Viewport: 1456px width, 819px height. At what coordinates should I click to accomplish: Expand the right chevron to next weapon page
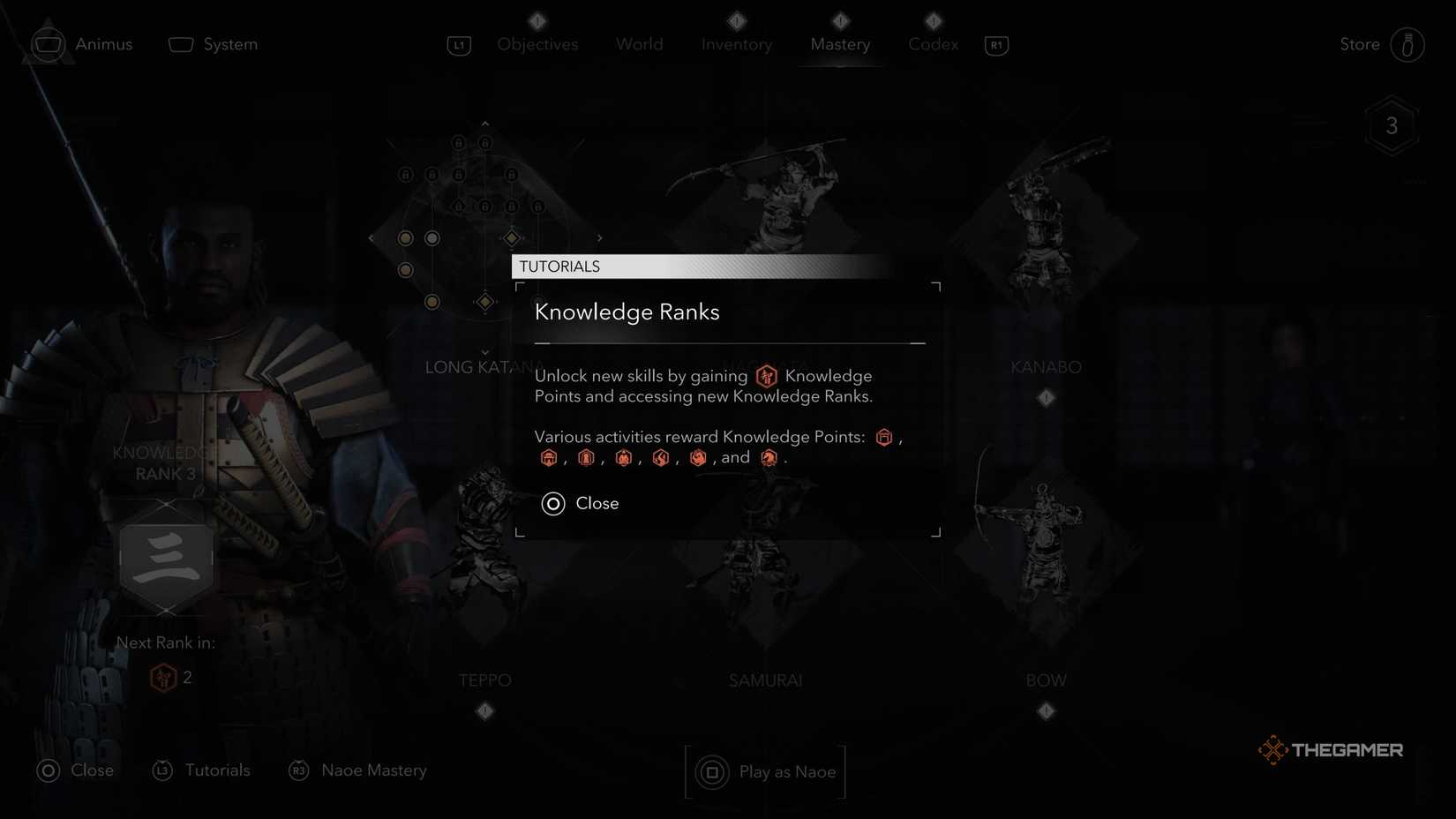click(599, 237)
